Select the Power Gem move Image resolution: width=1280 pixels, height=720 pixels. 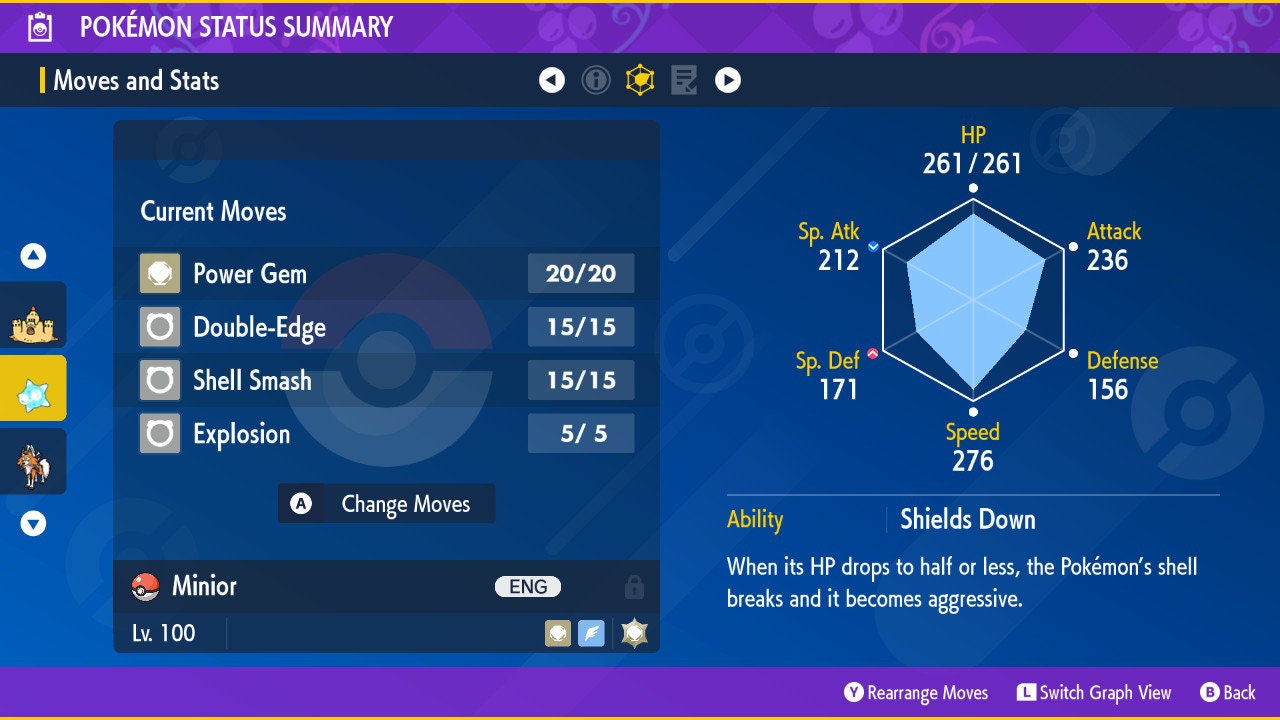pos(385,274)
